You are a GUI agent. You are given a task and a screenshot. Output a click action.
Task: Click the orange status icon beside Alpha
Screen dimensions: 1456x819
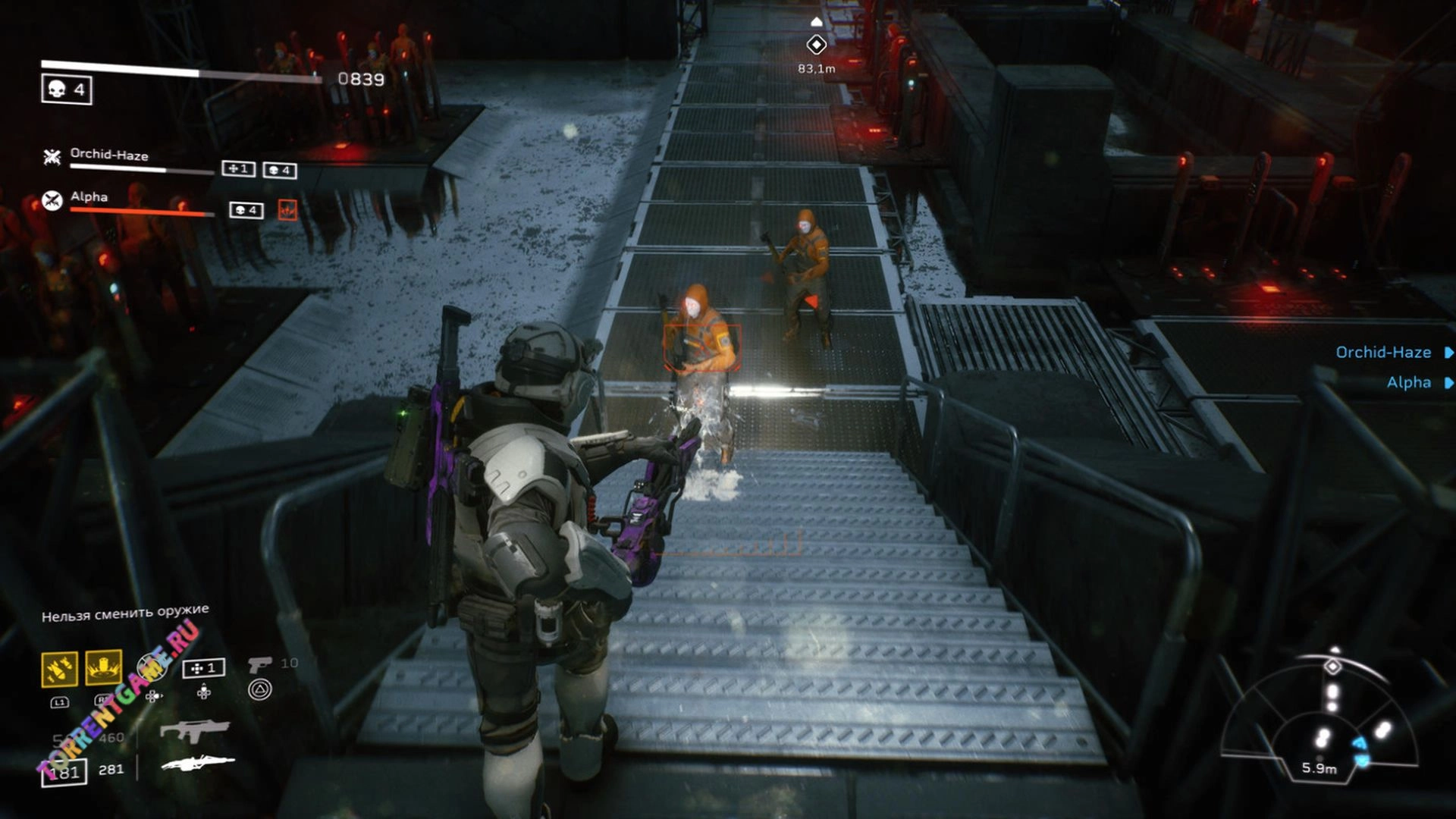[x=287, y=210]
